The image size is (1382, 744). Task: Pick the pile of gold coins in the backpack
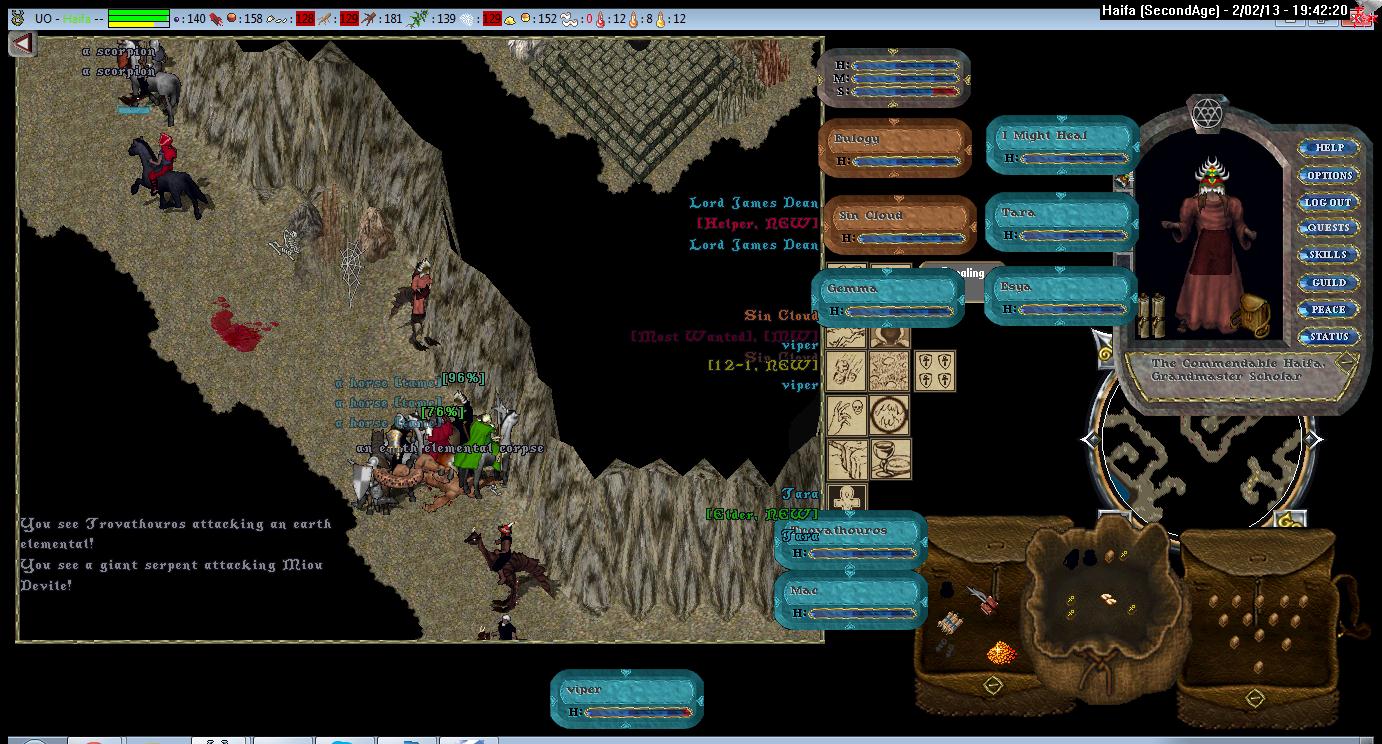click(x=1002, y=652)
